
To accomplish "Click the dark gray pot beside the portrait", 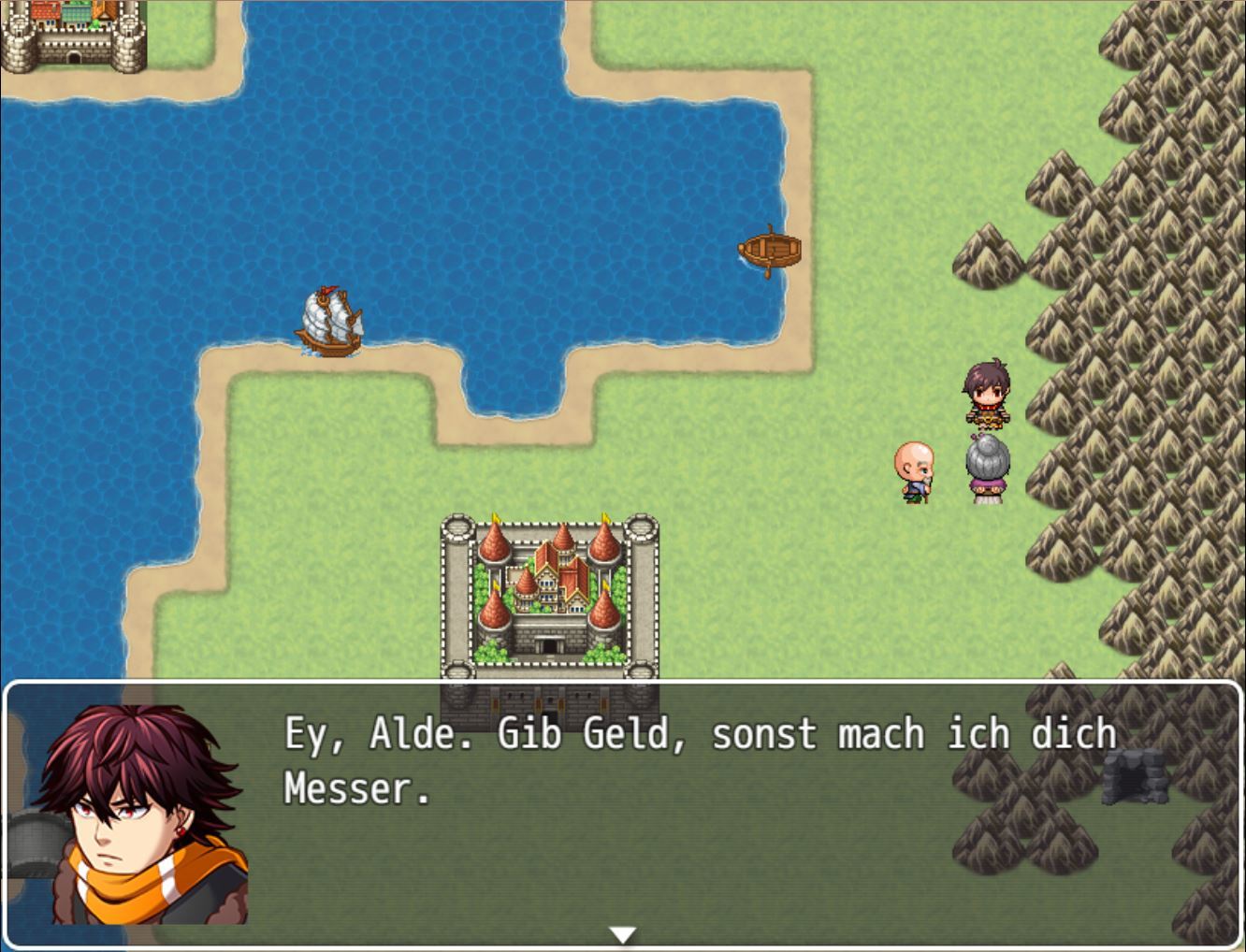I will (33, 842).
